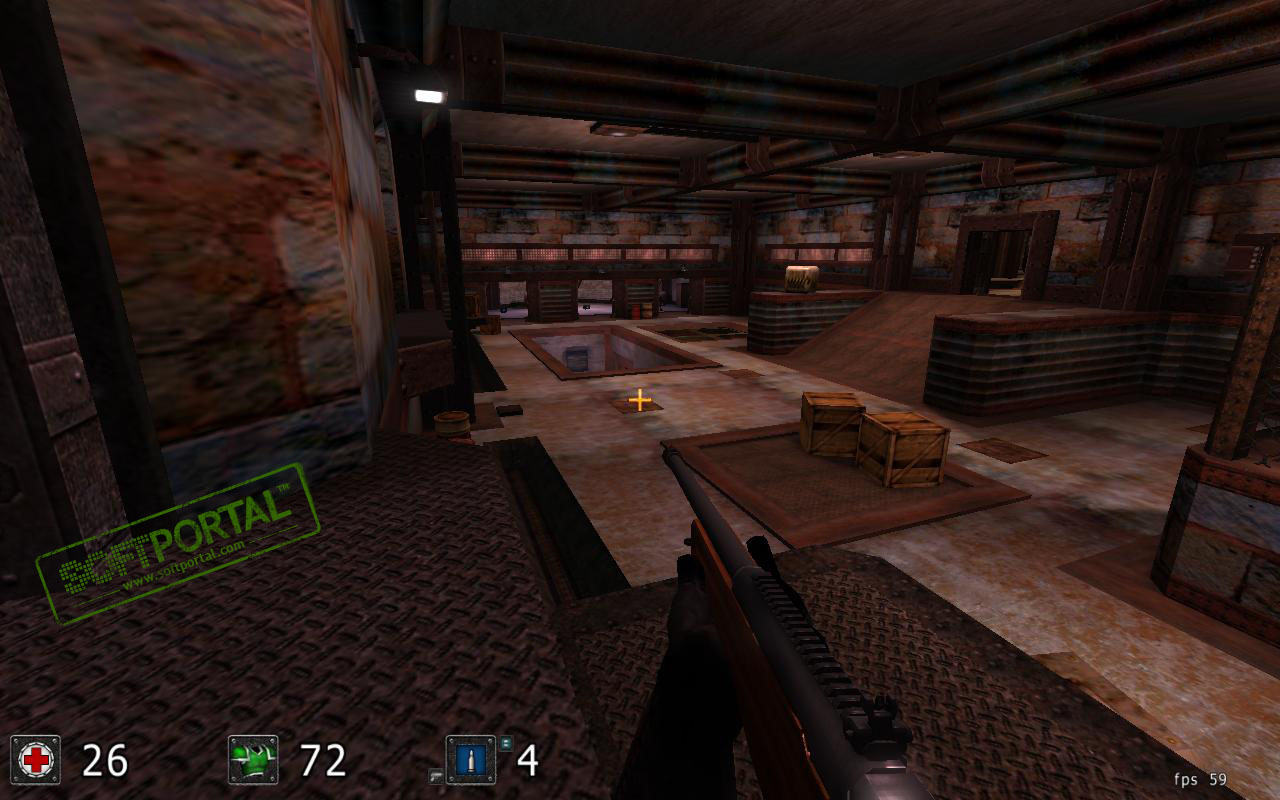Click the red cross health icon
The height and width of the screenshot is (800, 1280).
click(36, 760)
